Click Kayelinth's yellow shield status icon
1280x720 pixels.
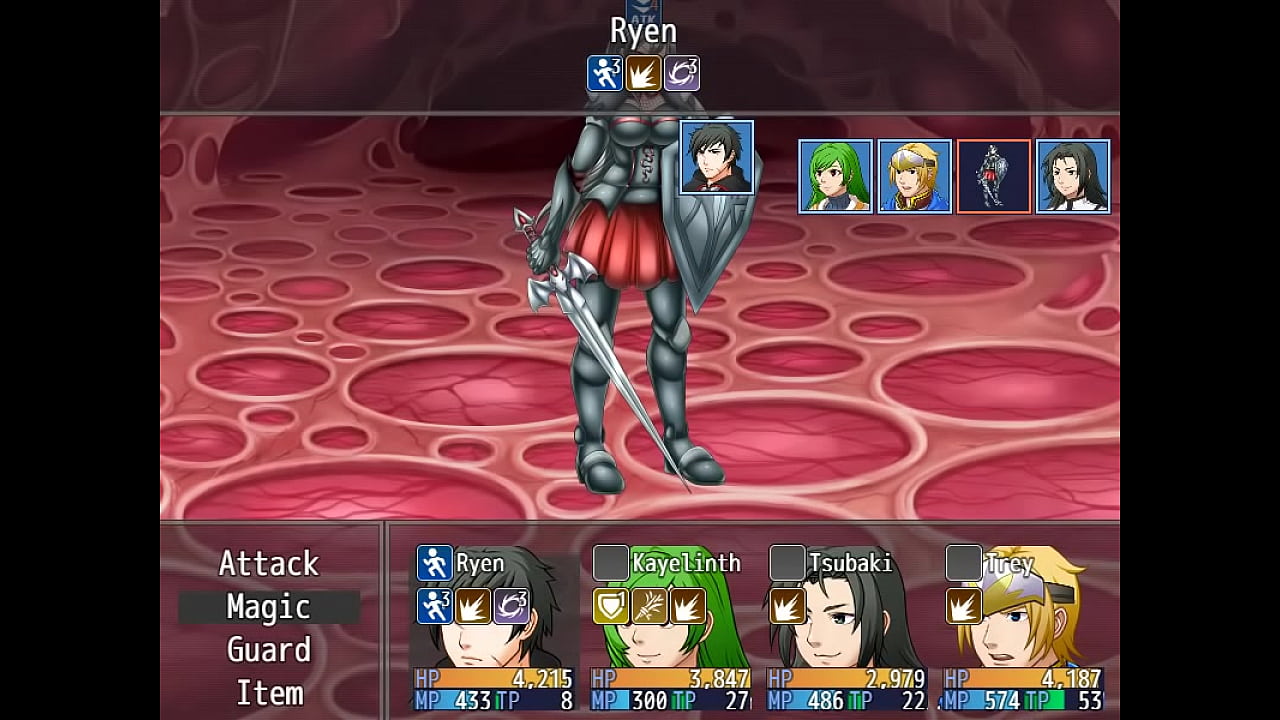point(611,606)
